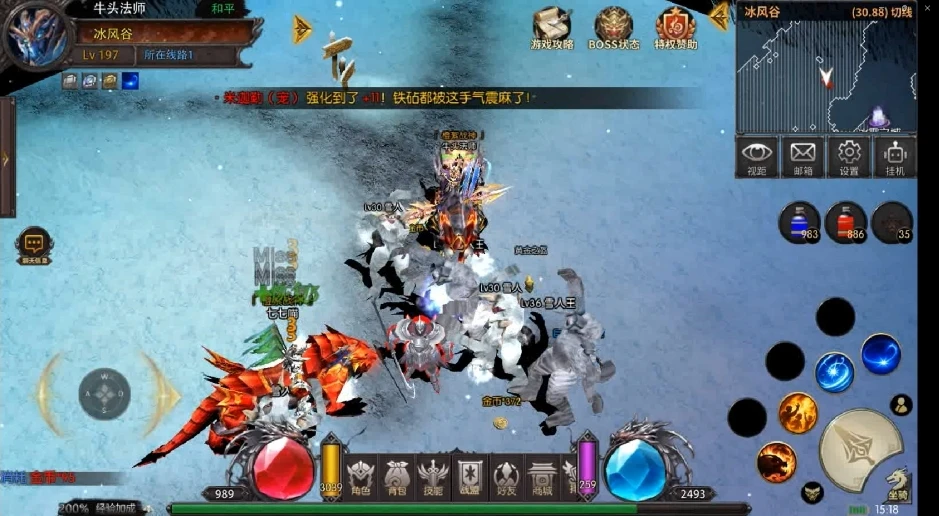Open the 特权赞助 privilege sponsor icon
The width and height of the screenshot is (939, 516).
coord(675,28)
